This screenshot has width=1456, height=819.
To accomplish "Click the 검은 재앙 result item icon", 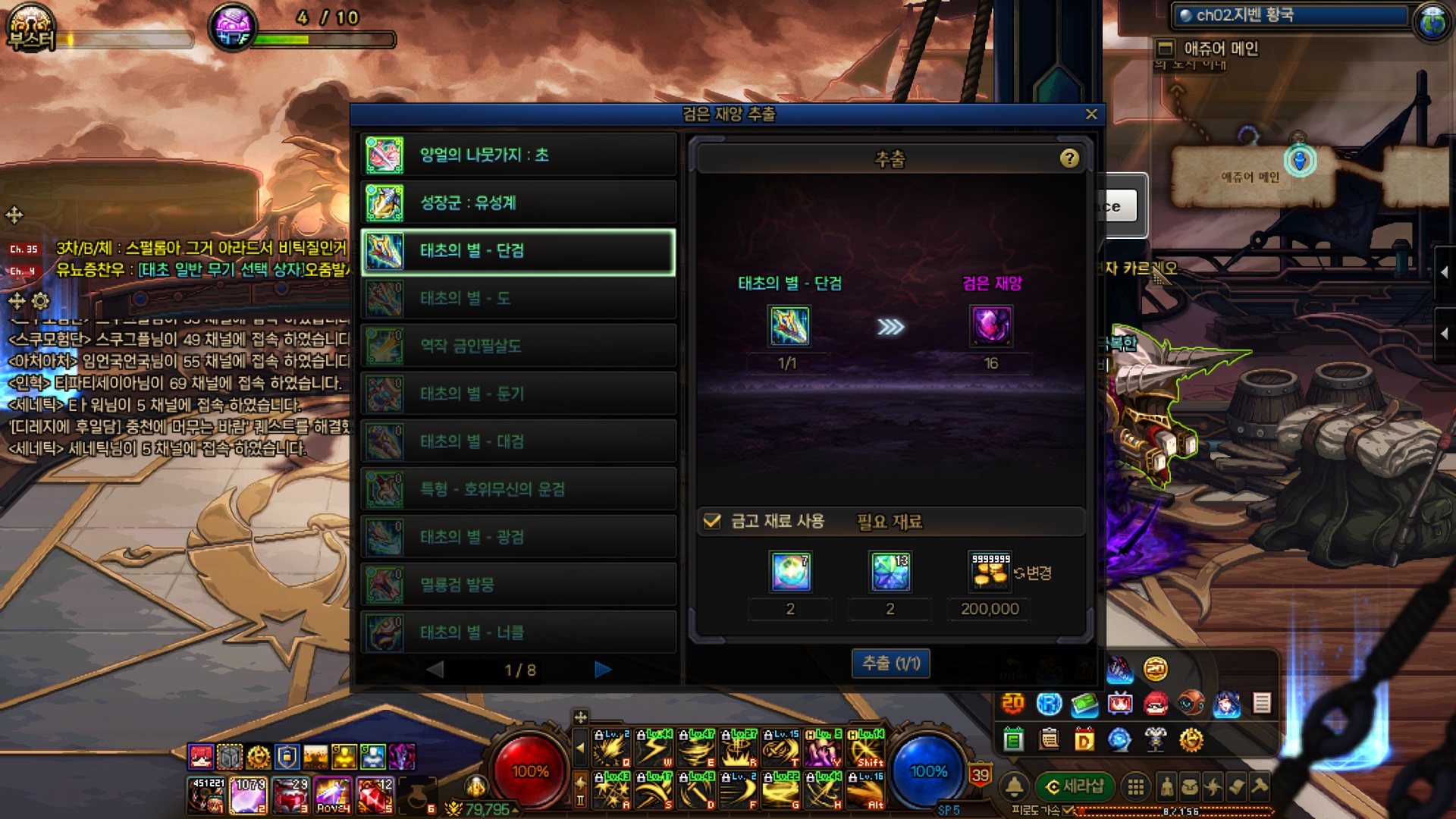I will [x=991, y=327].
